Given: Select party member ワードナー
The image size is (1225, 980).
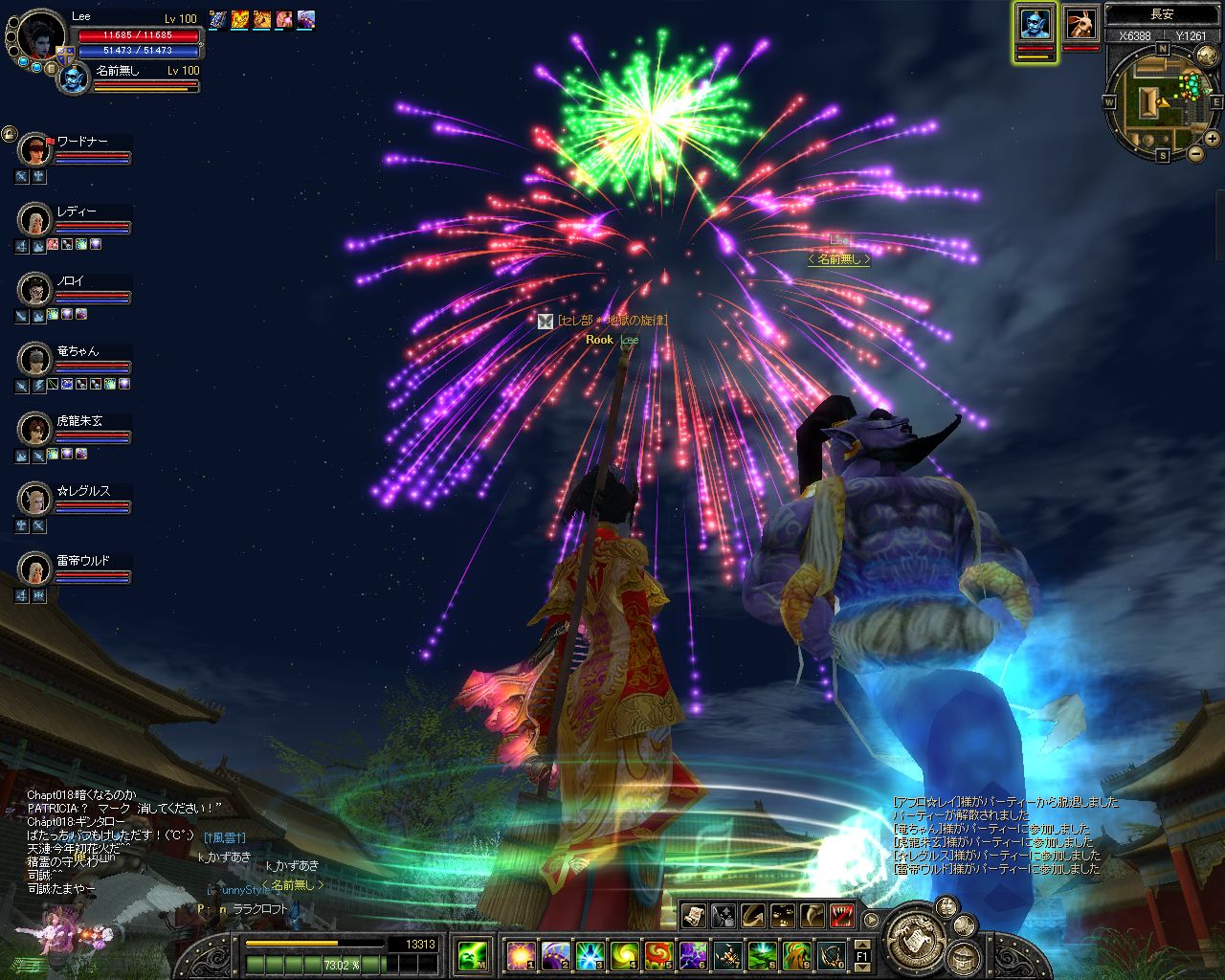Looking at the screenshot, I should [36, 150].
